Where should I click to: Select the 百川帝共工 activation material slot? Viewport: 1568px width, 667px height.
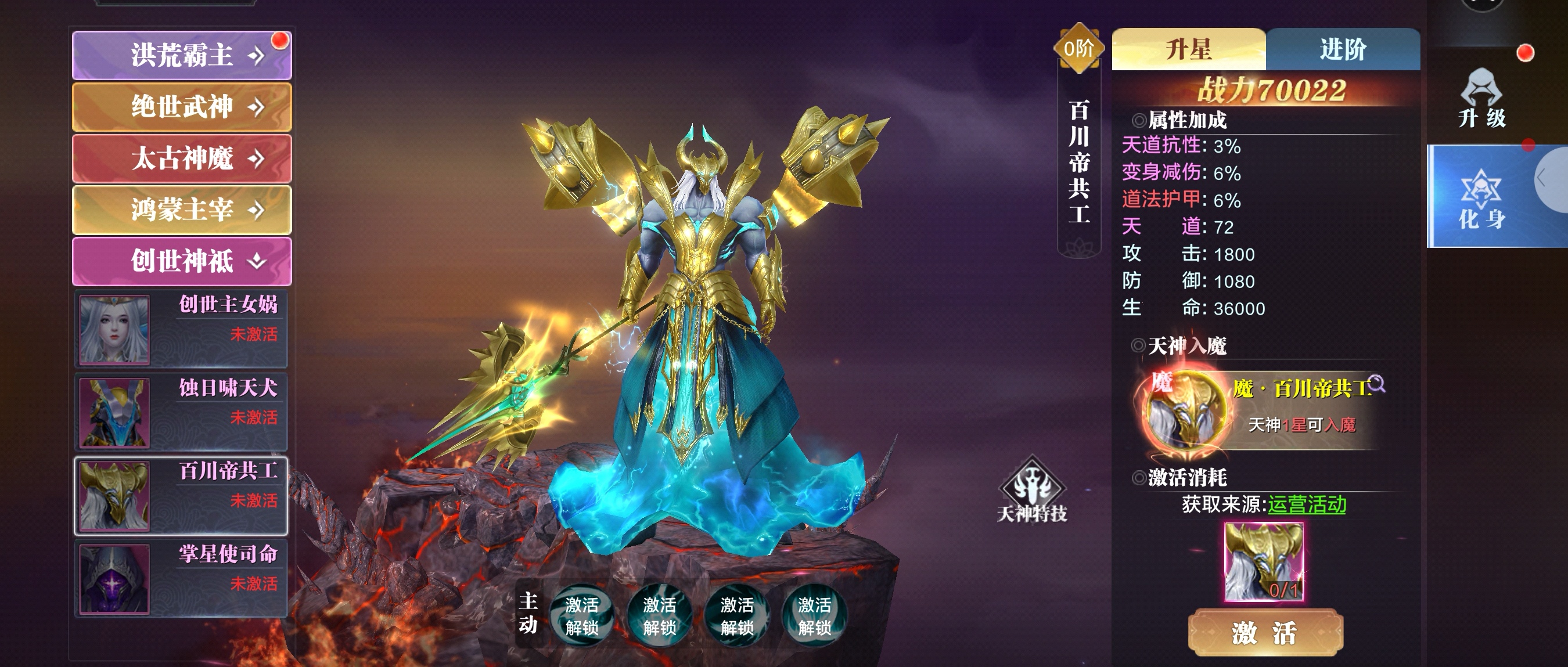pyautogui.click(x=1264, y=562)
